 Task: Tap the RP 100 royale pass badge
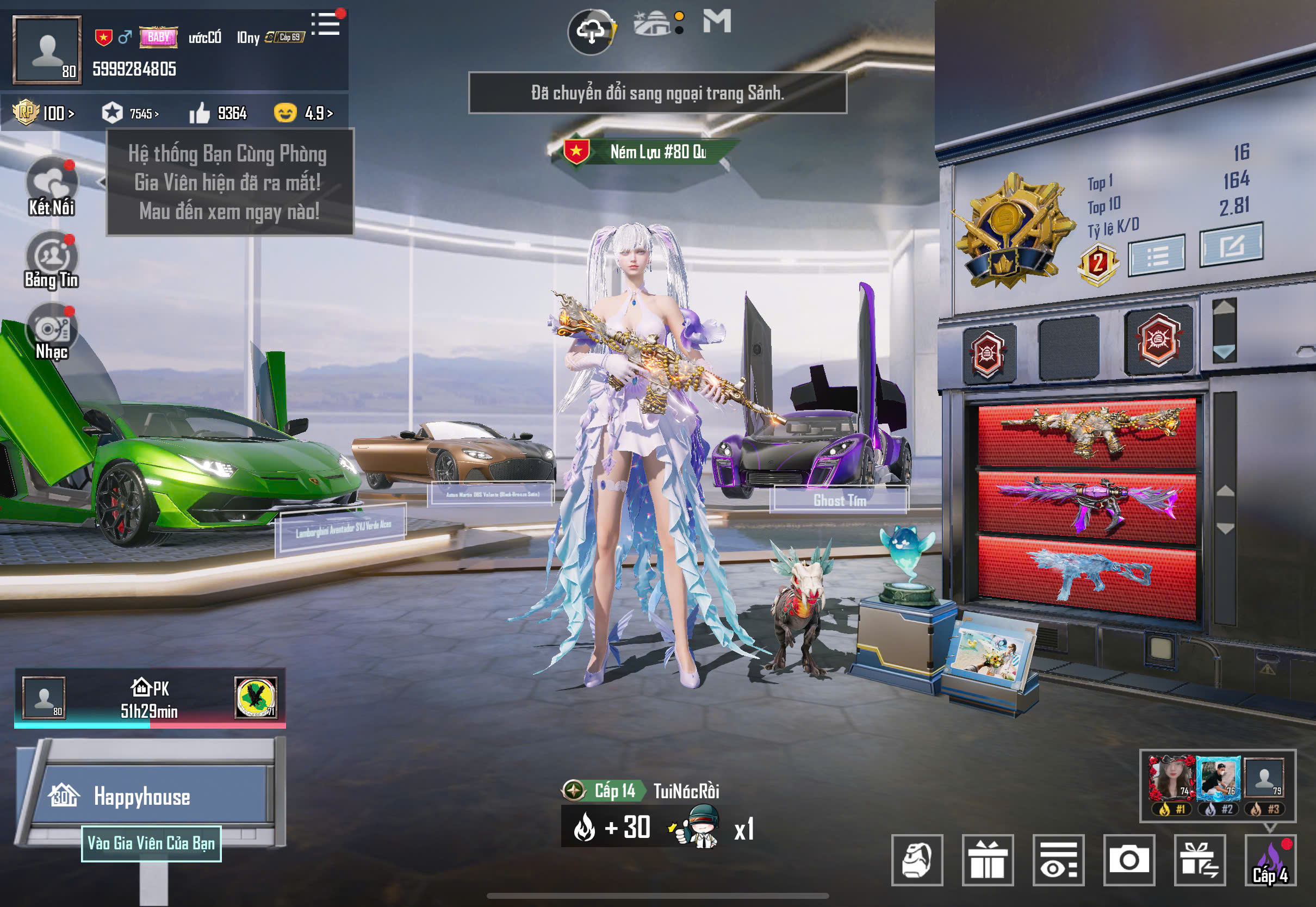point(44,113)
